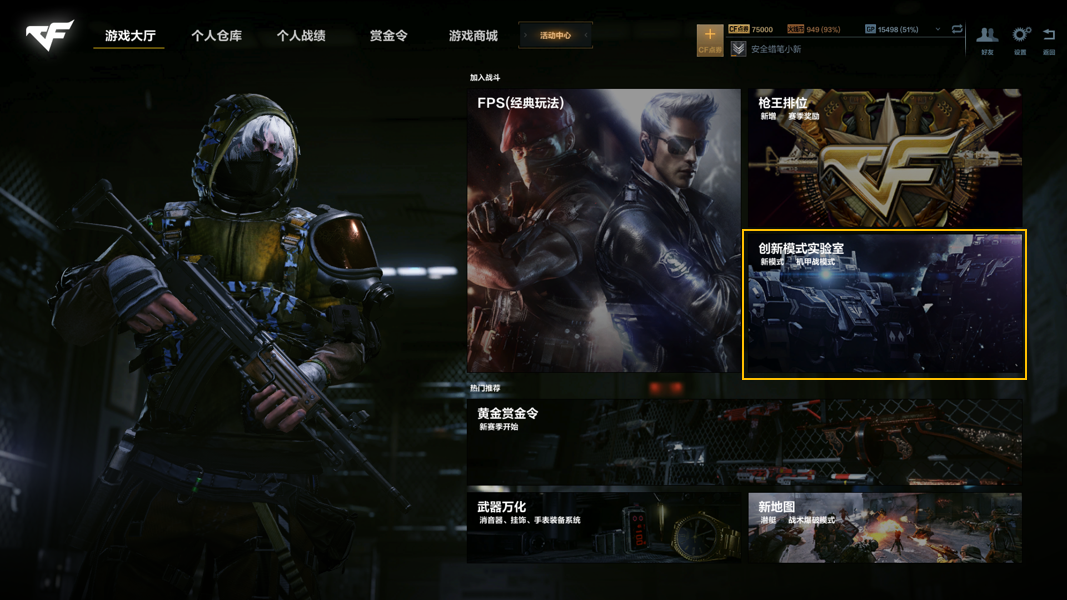Click the refresh arrows icon beside GP
This screenshot has width=1067, height=600.
tap(957, 30)
